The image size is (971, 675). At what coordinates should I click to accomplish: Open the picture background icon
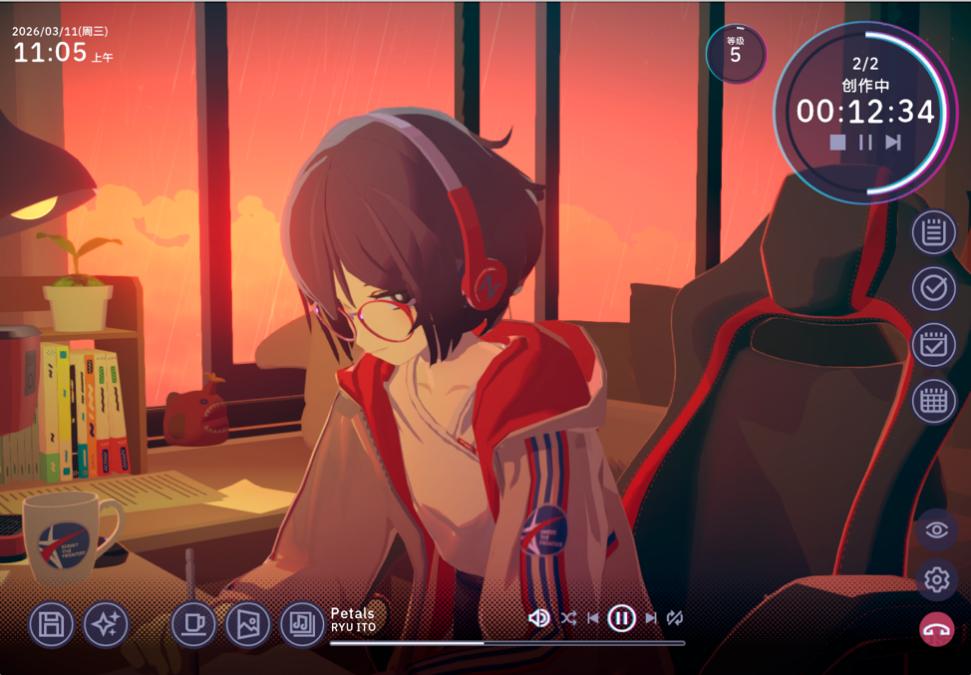point(247,625)
